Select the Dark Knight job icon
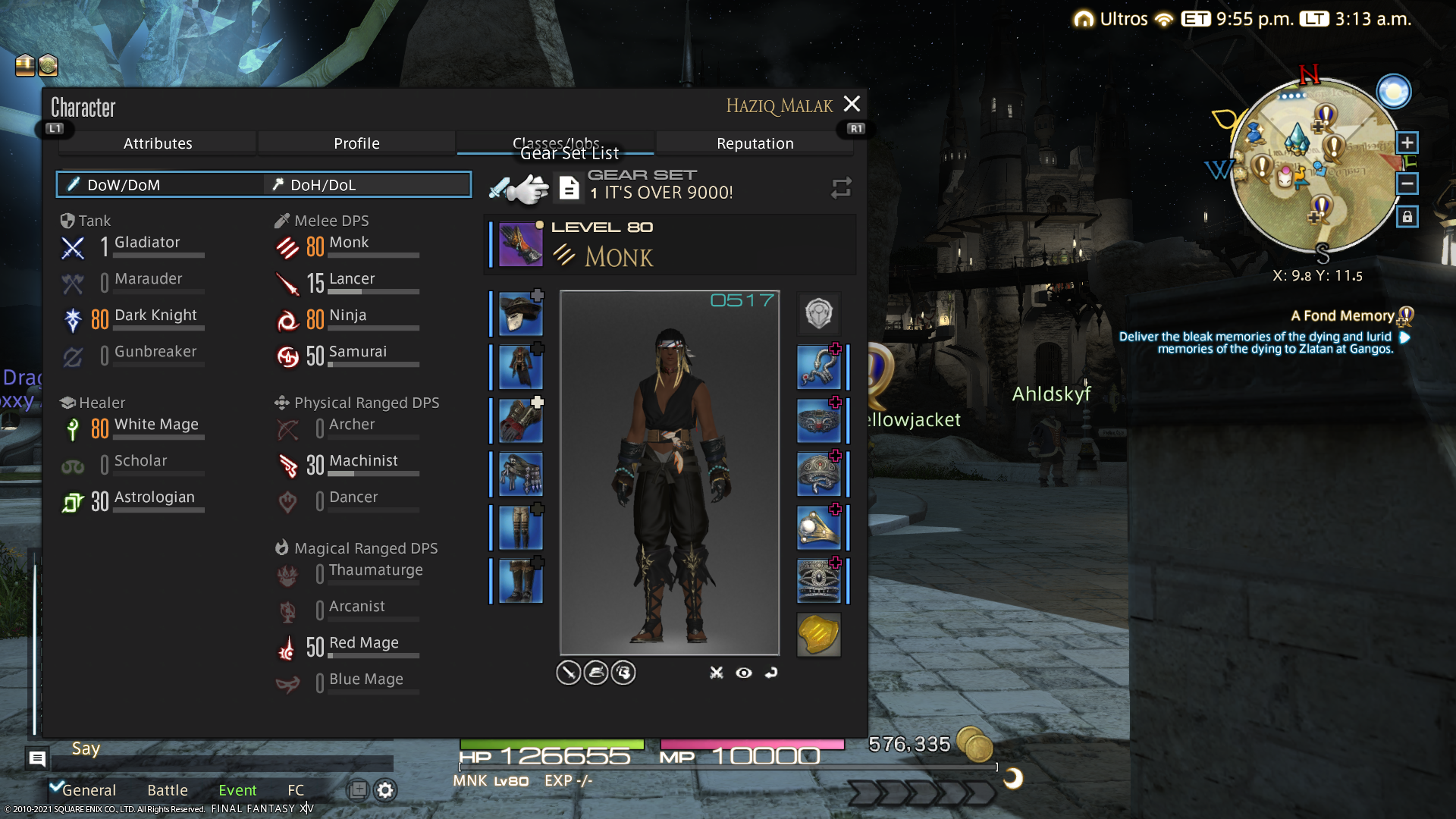 (73, 319)
